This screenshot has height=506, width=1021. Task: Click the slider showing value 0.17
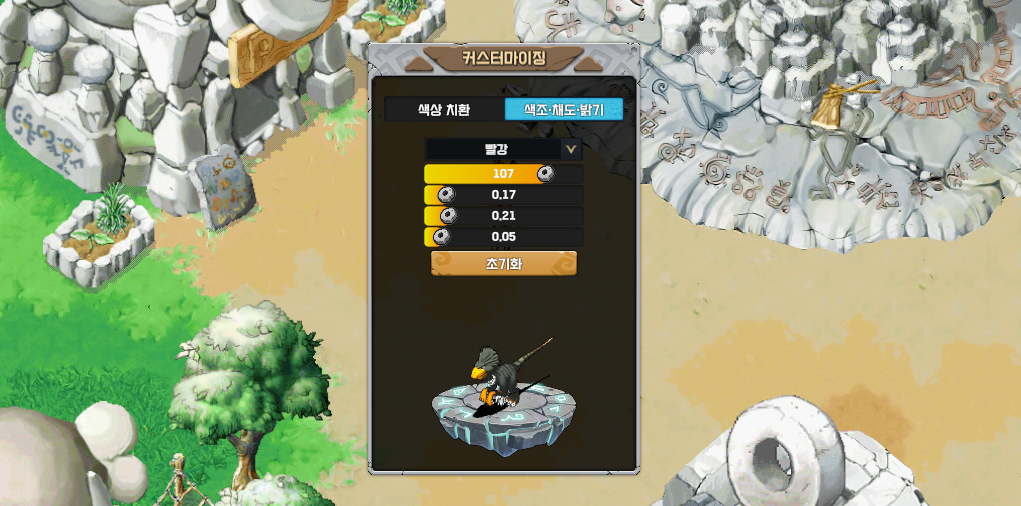click(x=503, y=195)
